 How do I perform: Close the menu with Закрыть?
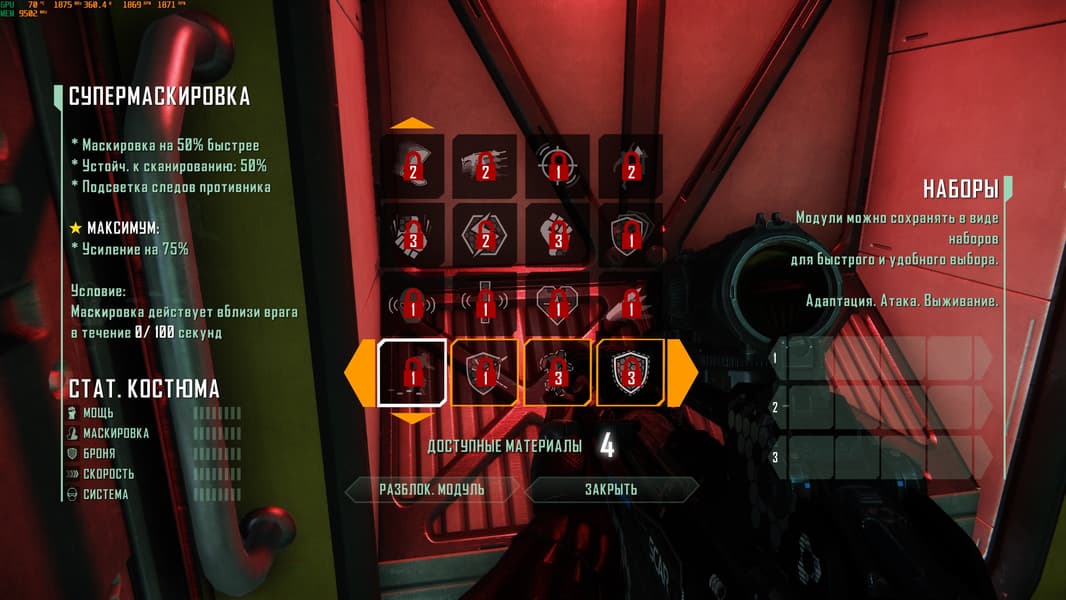(x=611, y=489)
